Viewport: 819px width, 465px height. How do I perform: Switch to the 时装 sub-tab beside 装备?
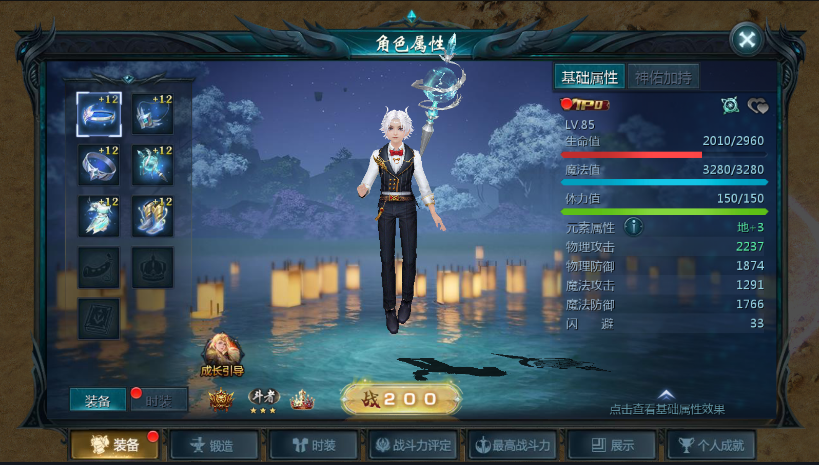[x=158, y=400]
